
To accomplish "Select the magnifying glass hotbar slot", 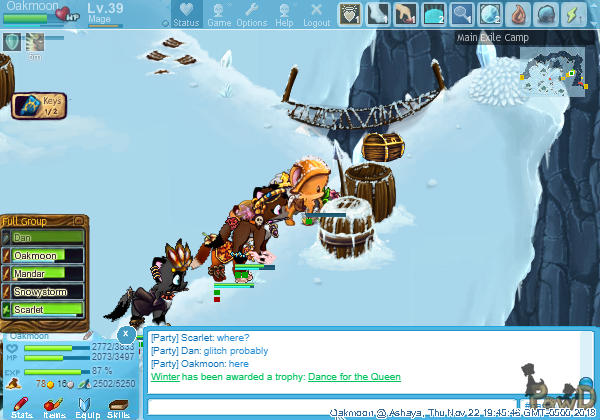I will point(462,14).
